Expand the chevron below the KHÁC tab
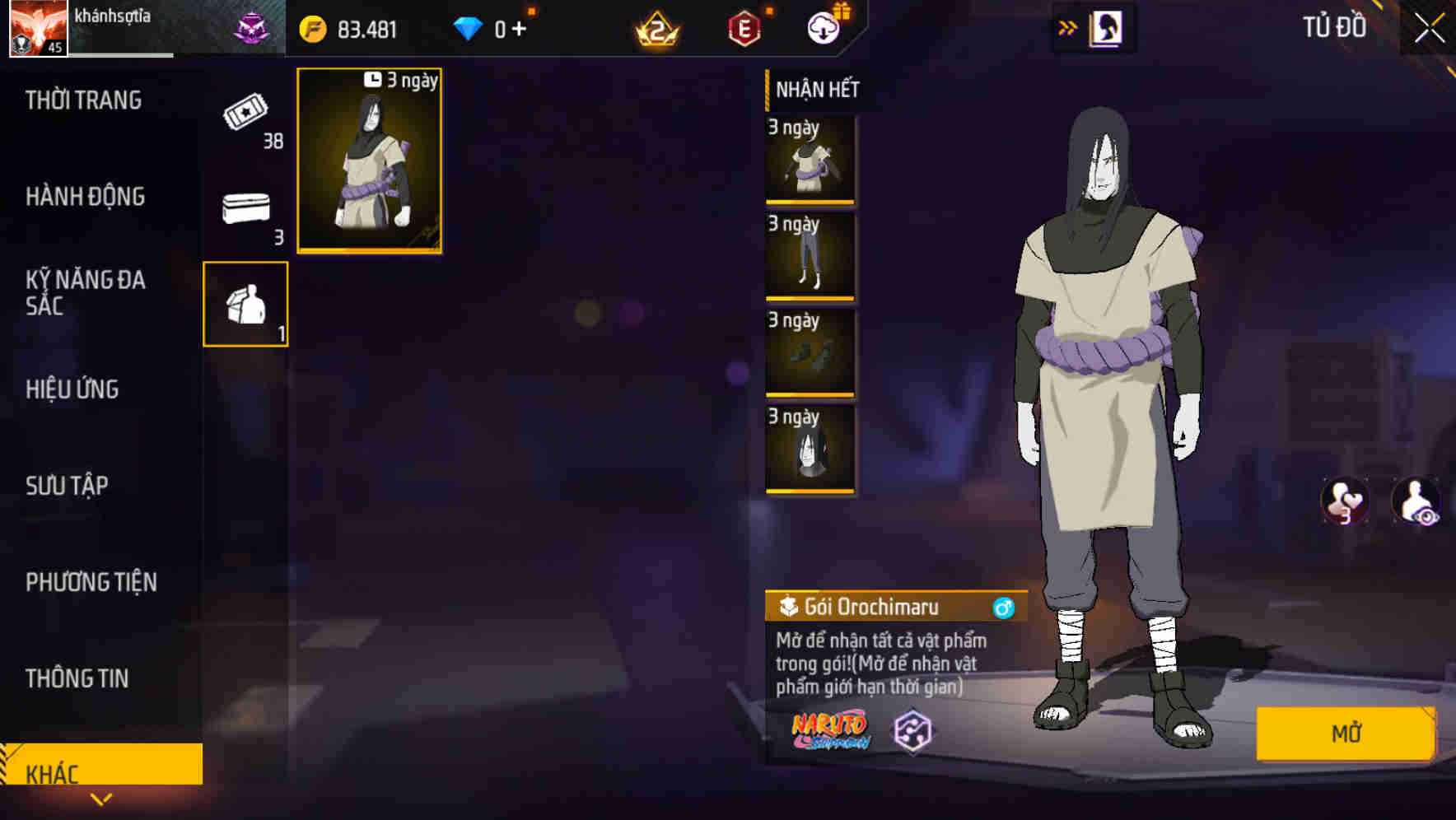This screenshot has height=820, width=1456. [101, 801]
